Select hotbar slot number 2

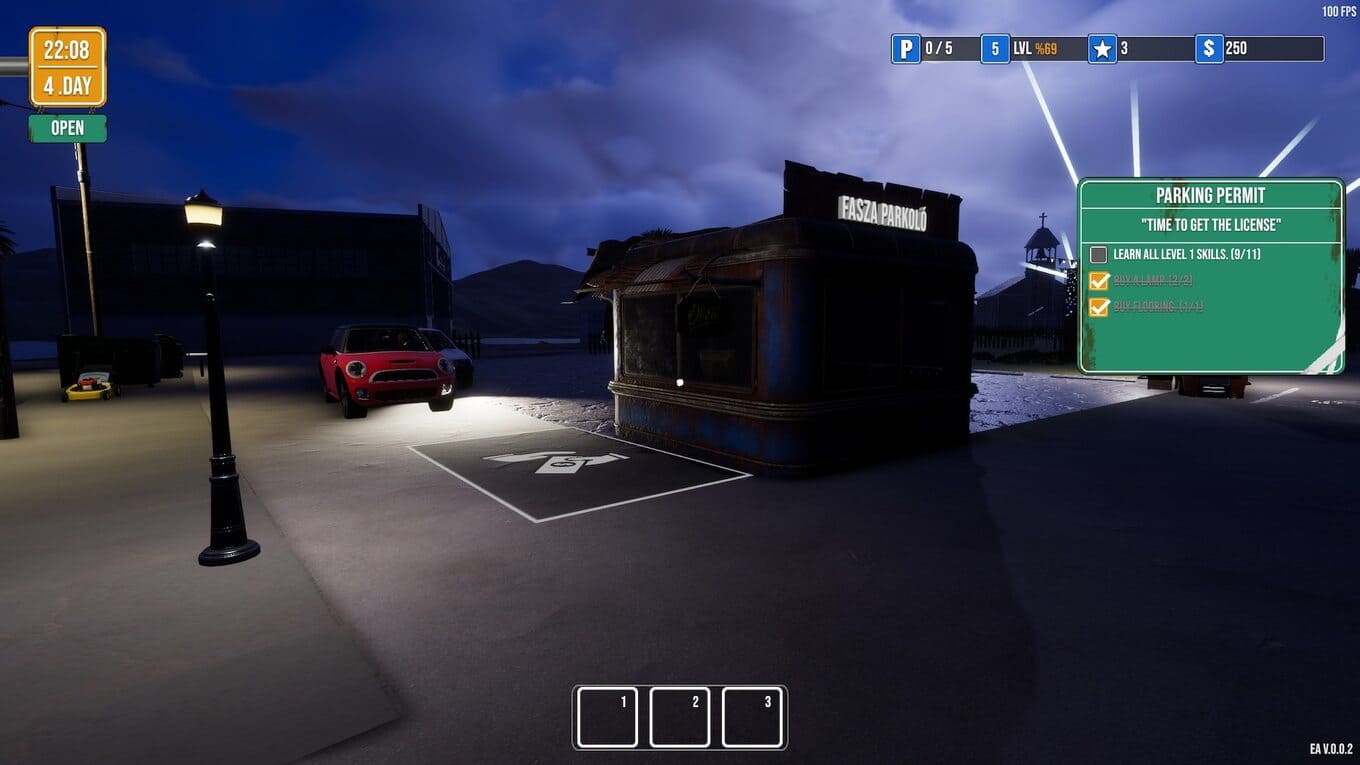680,717
